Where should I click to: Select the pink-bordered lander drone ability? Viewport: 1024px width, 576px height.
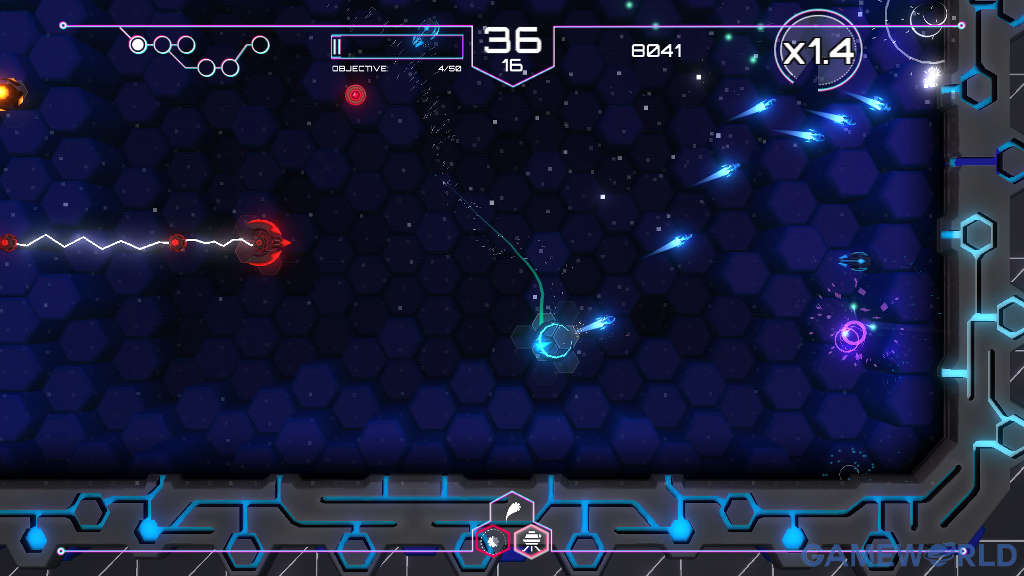coord(532,541)
